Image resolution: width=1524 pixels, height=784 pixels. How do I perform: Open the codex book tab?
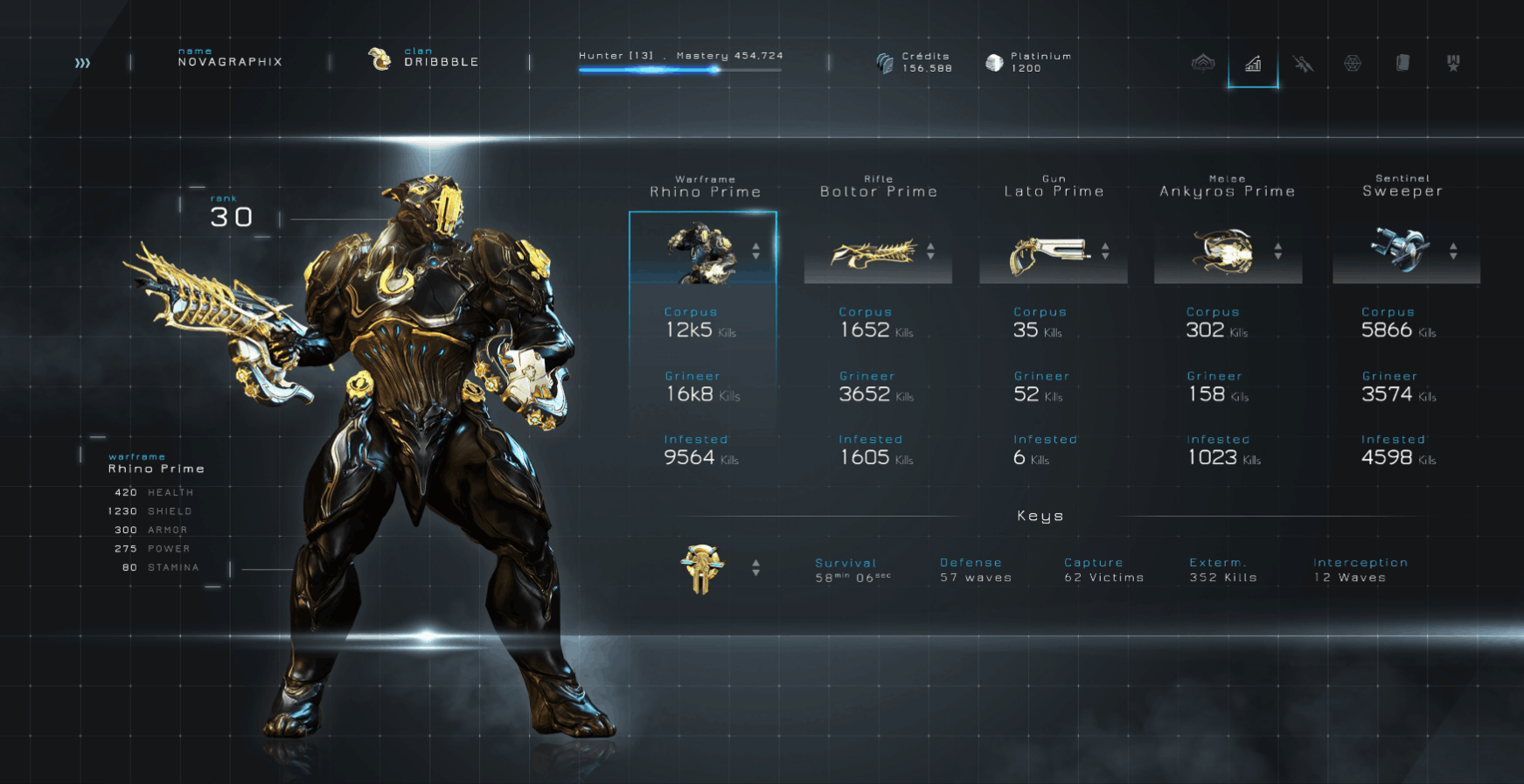coord(1402,63)
